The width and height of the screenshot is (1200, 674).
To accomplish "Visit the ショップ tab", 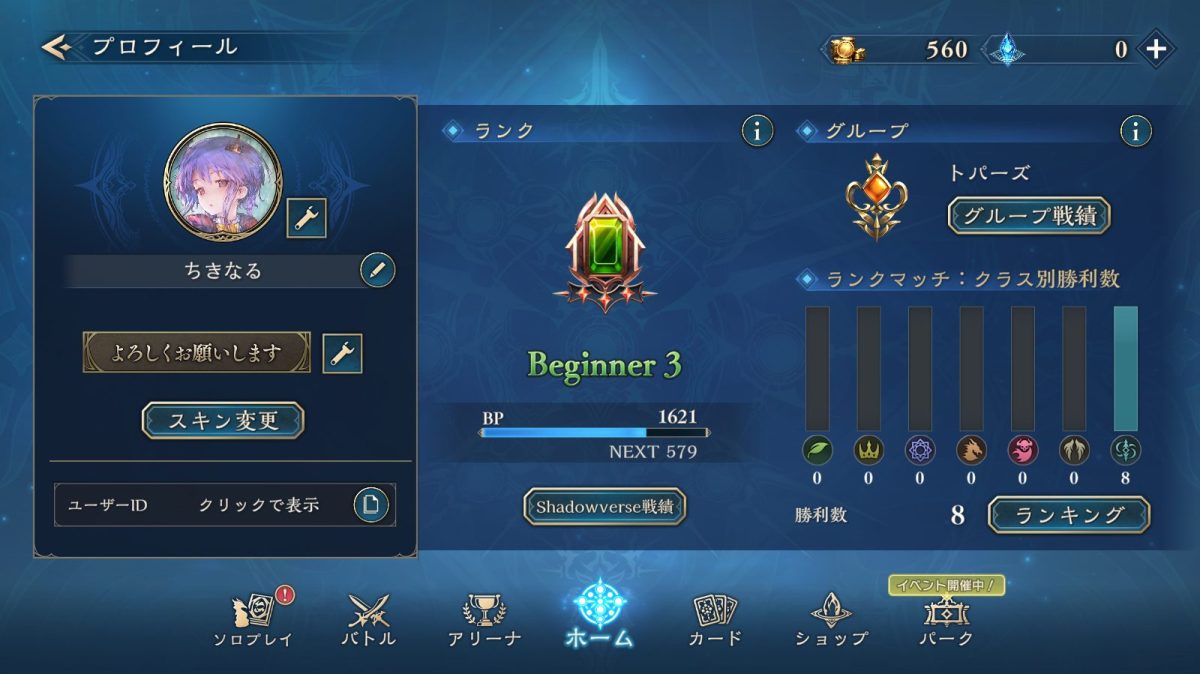I will (831, 618).
